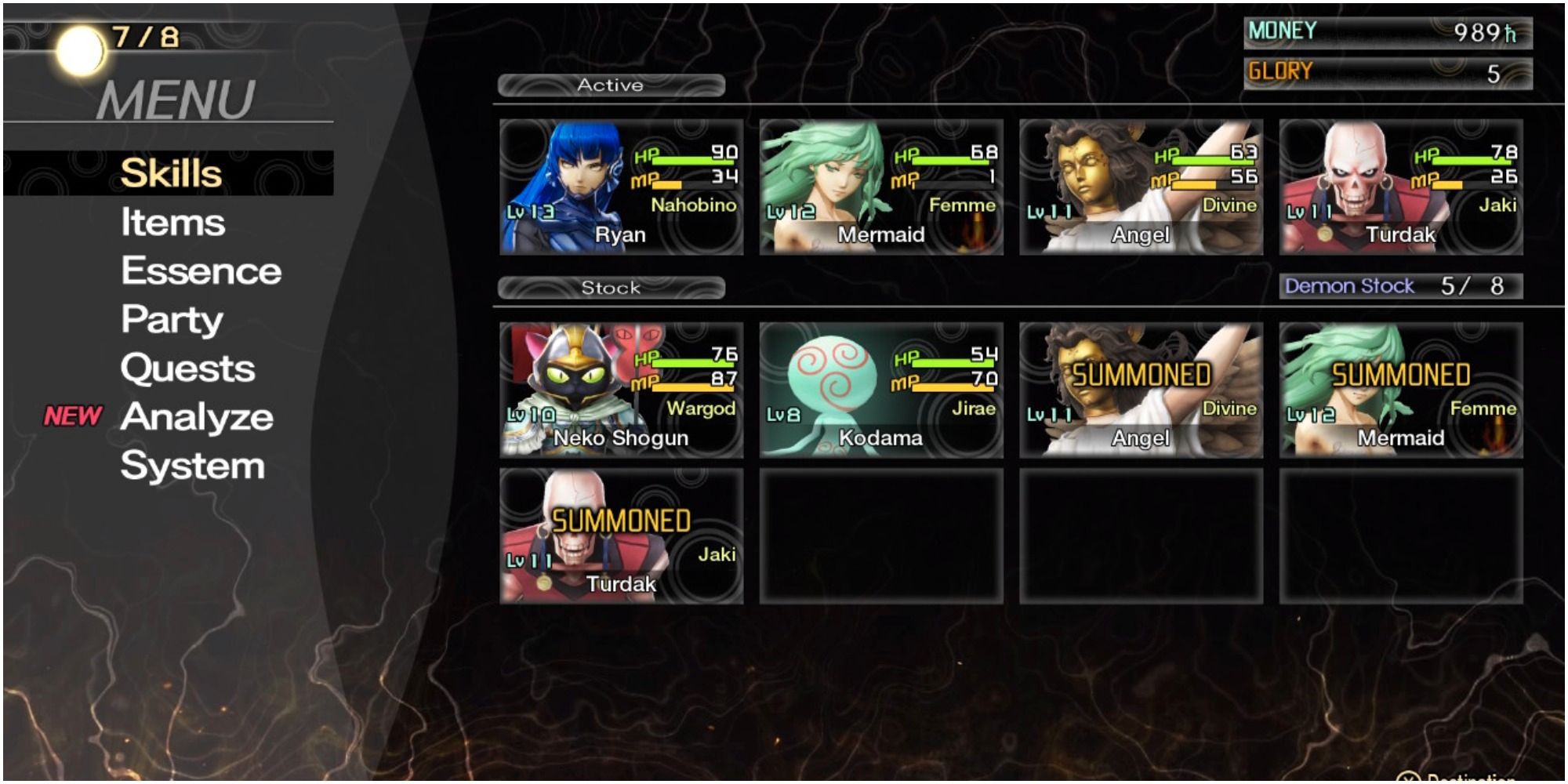Open the System menu
1568x784 pixels.
[x=192, y=466]
